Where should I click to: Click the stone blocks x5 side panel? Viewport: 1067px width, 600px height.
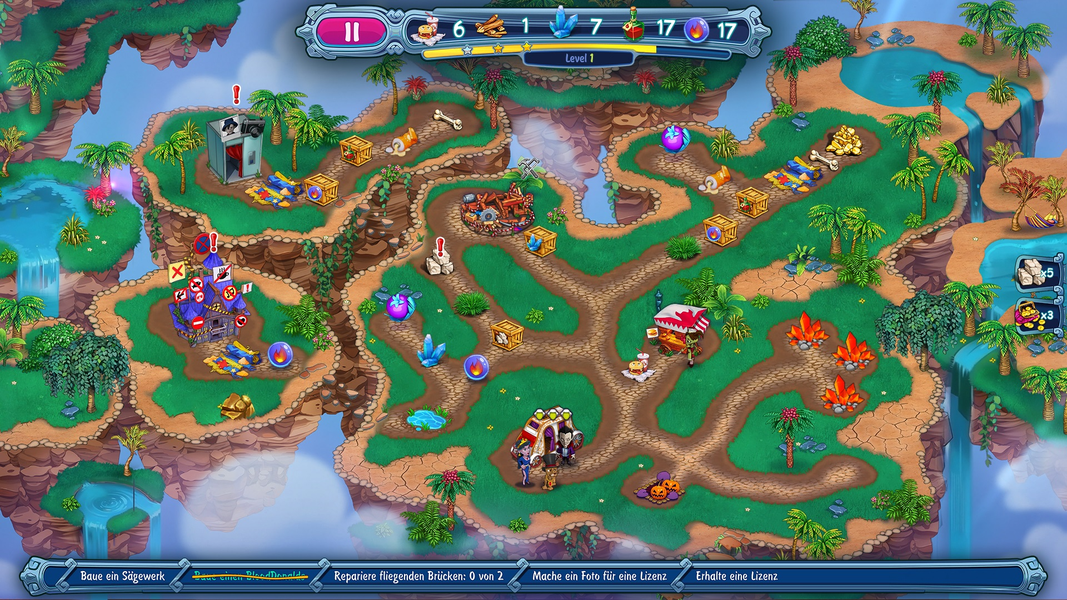click(x=1034, y=272)
